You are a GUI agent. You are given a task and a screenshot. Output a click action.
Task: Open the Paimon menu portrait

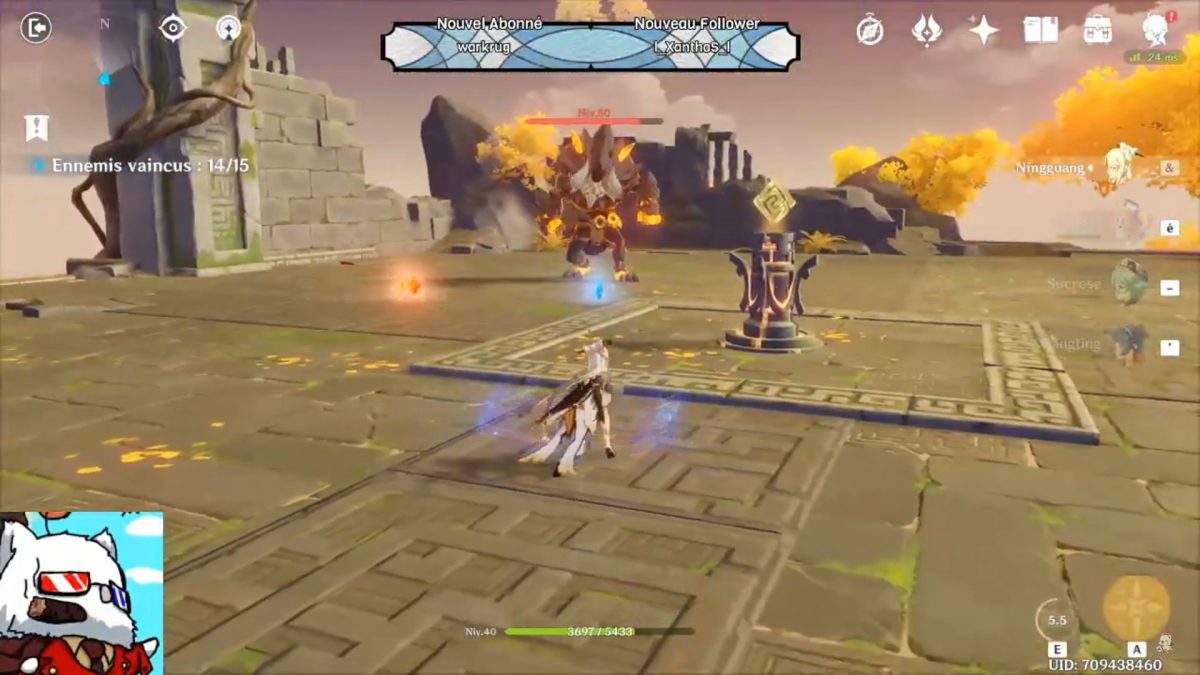pyautogui.click(x=1157, y=30)
